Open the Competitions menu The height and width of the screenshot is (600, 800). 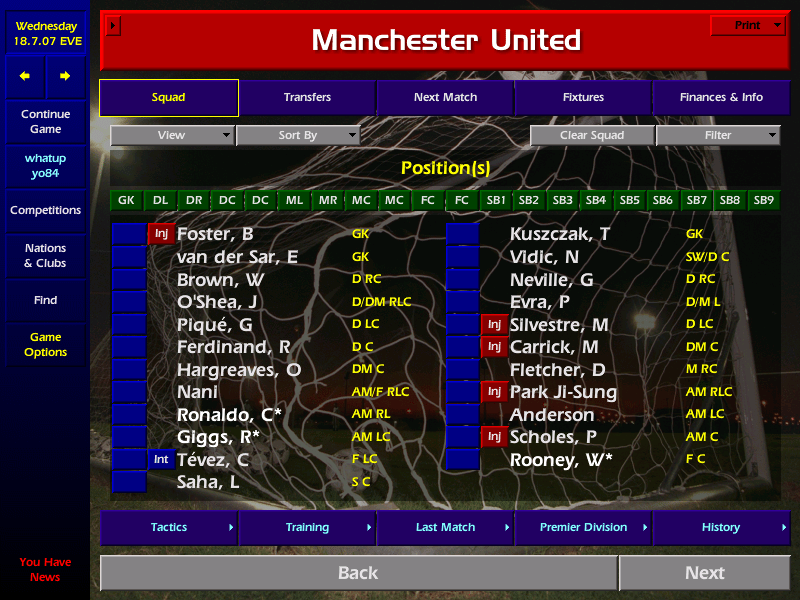pos(45,211)
